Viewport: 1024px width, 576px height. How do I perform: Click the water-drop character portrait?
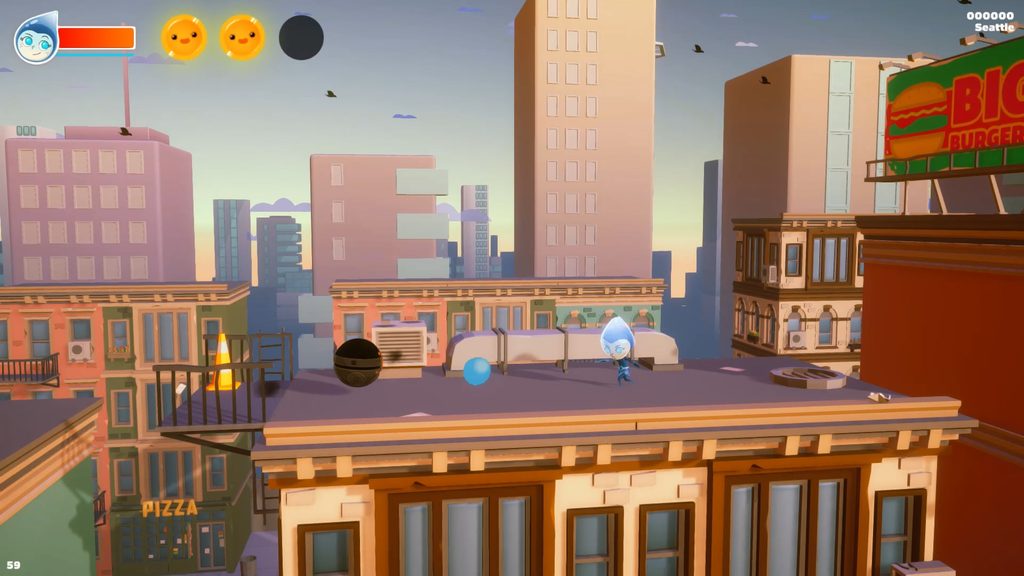pos(36,40)
